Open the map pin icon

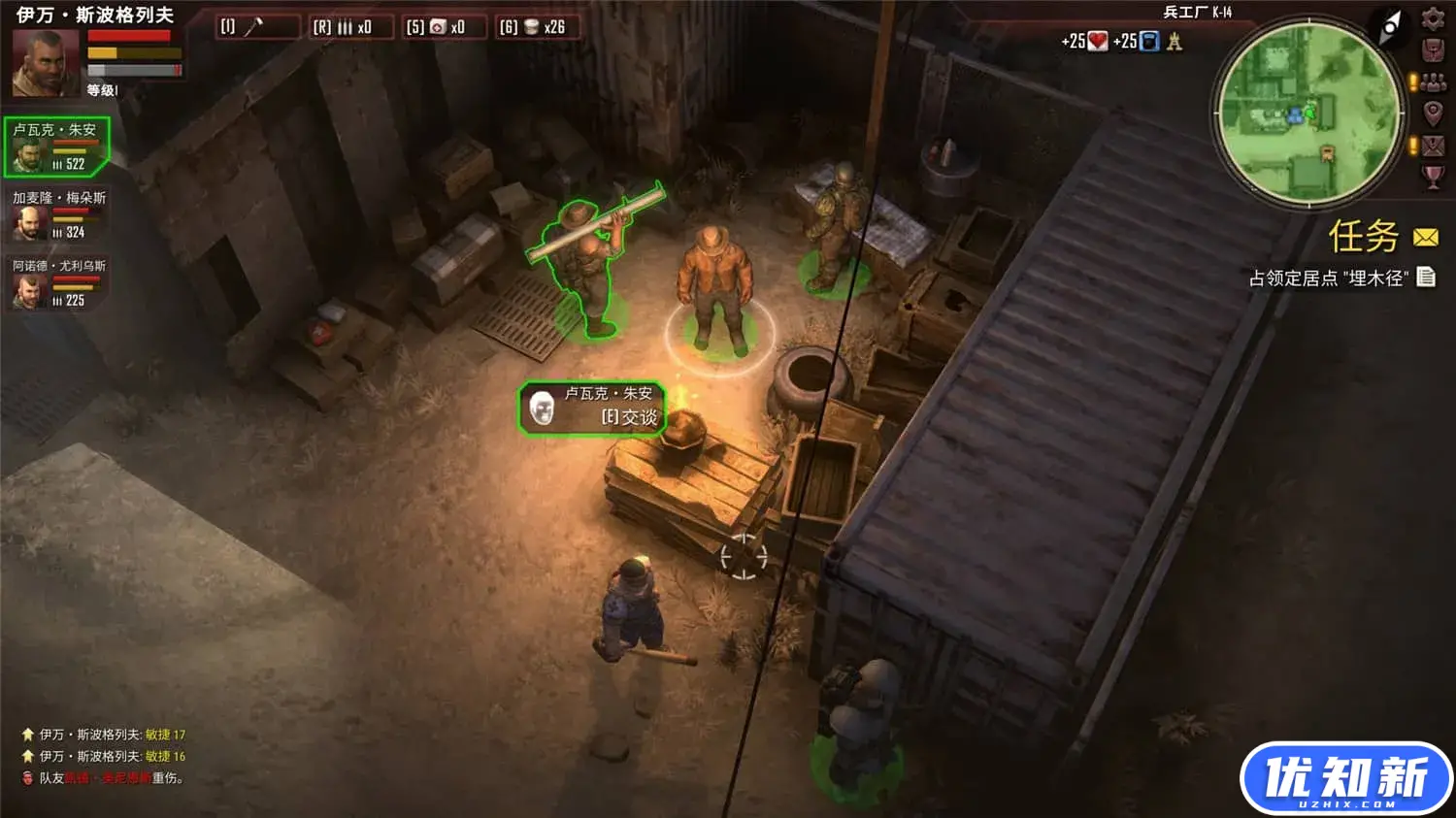1433,114
